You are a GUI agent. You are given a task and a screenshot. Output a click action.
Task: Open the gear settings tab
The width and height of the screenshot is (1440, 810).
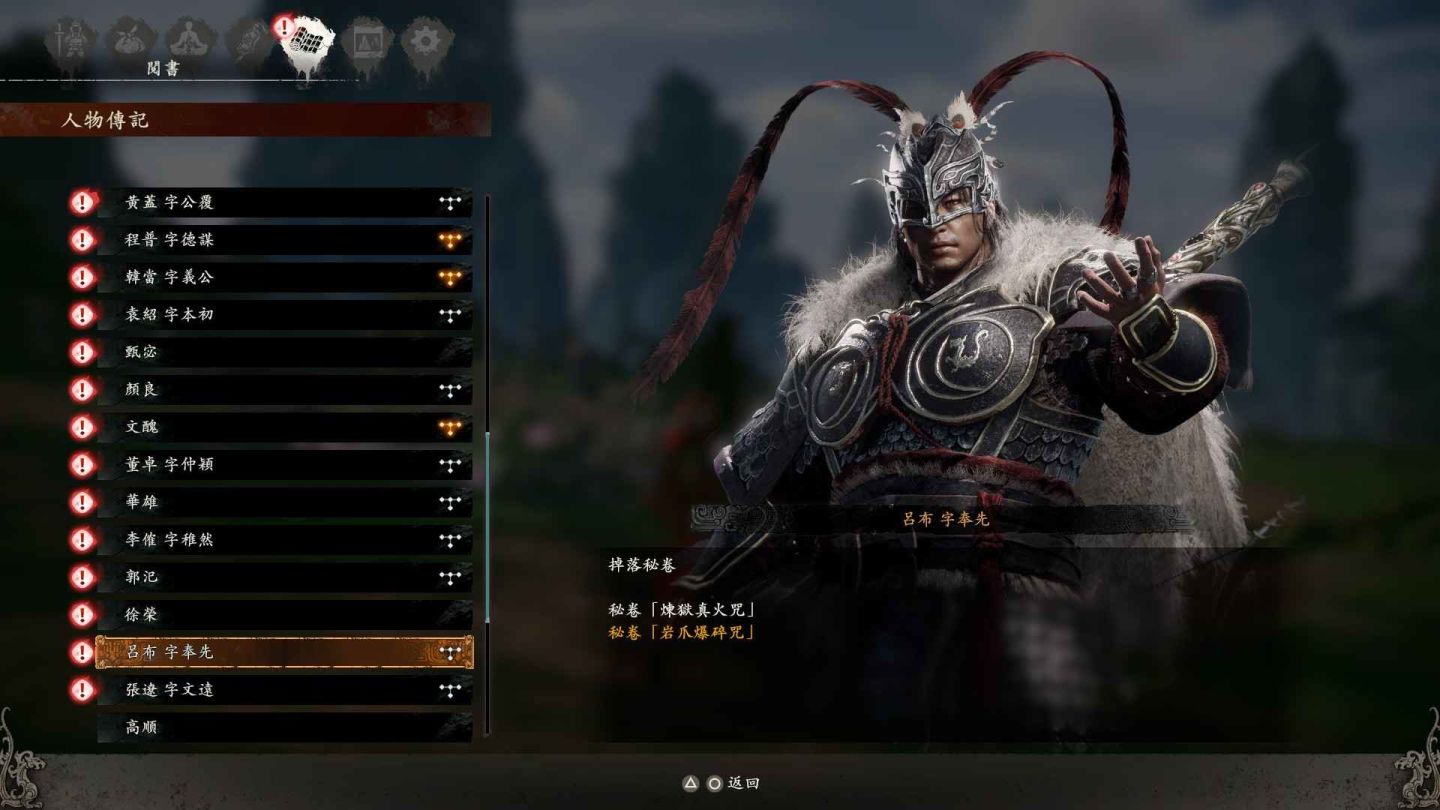[x=427, y=41]
